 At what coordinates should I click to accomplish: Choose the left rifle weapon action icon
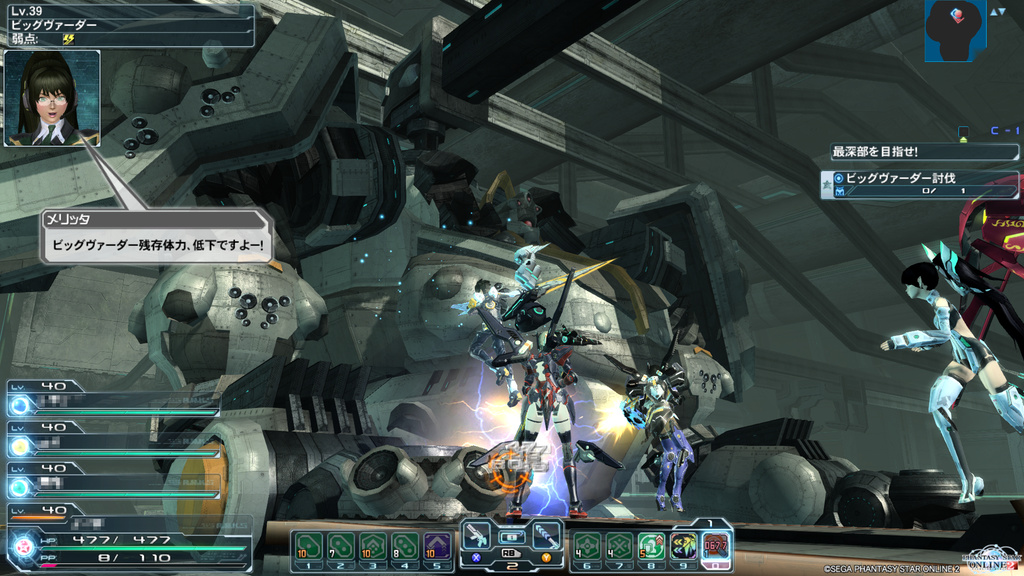click(x=477, y=537)
